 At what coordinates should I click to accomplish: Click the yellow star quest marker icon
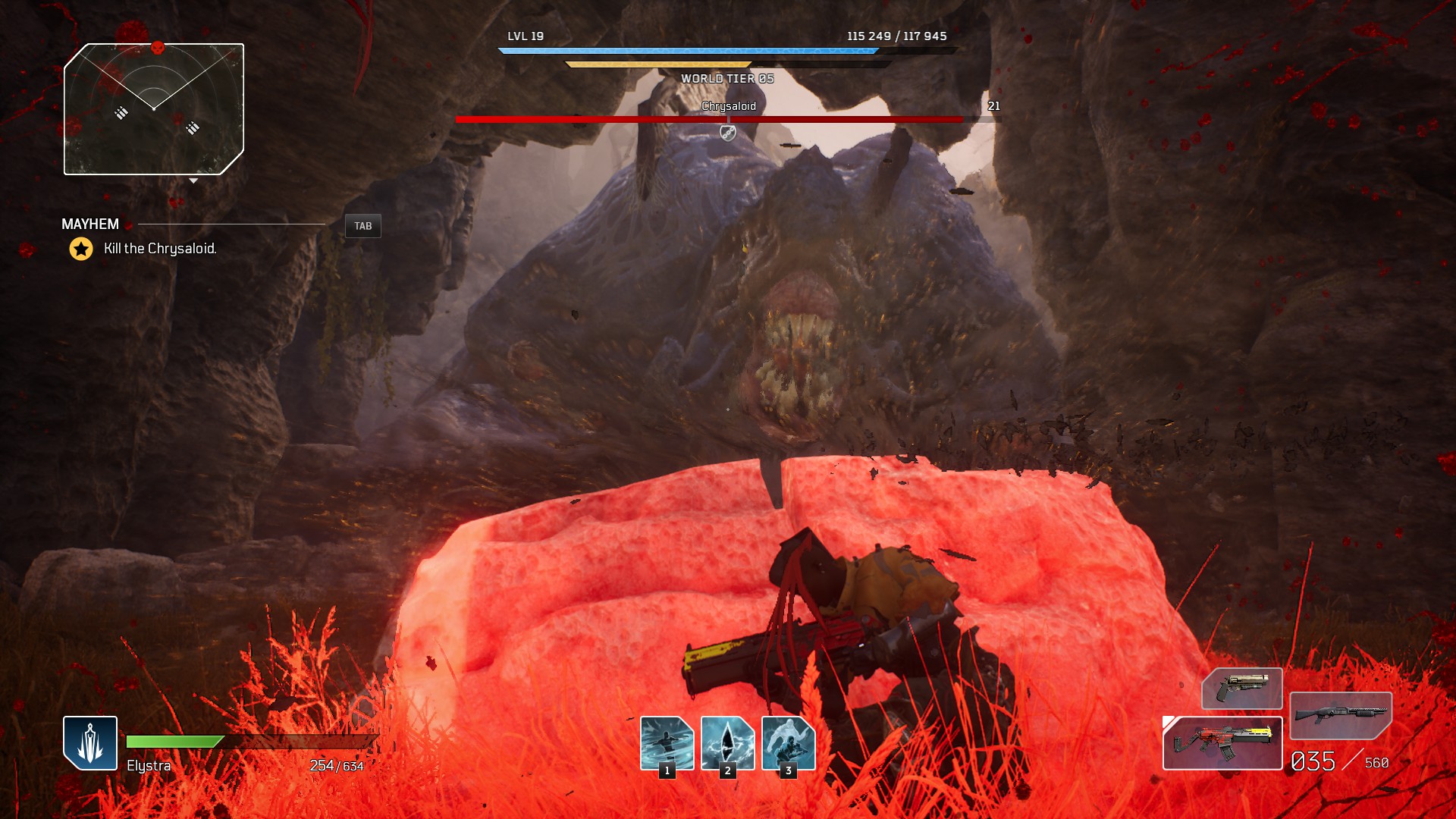click(x=81, y=249)
